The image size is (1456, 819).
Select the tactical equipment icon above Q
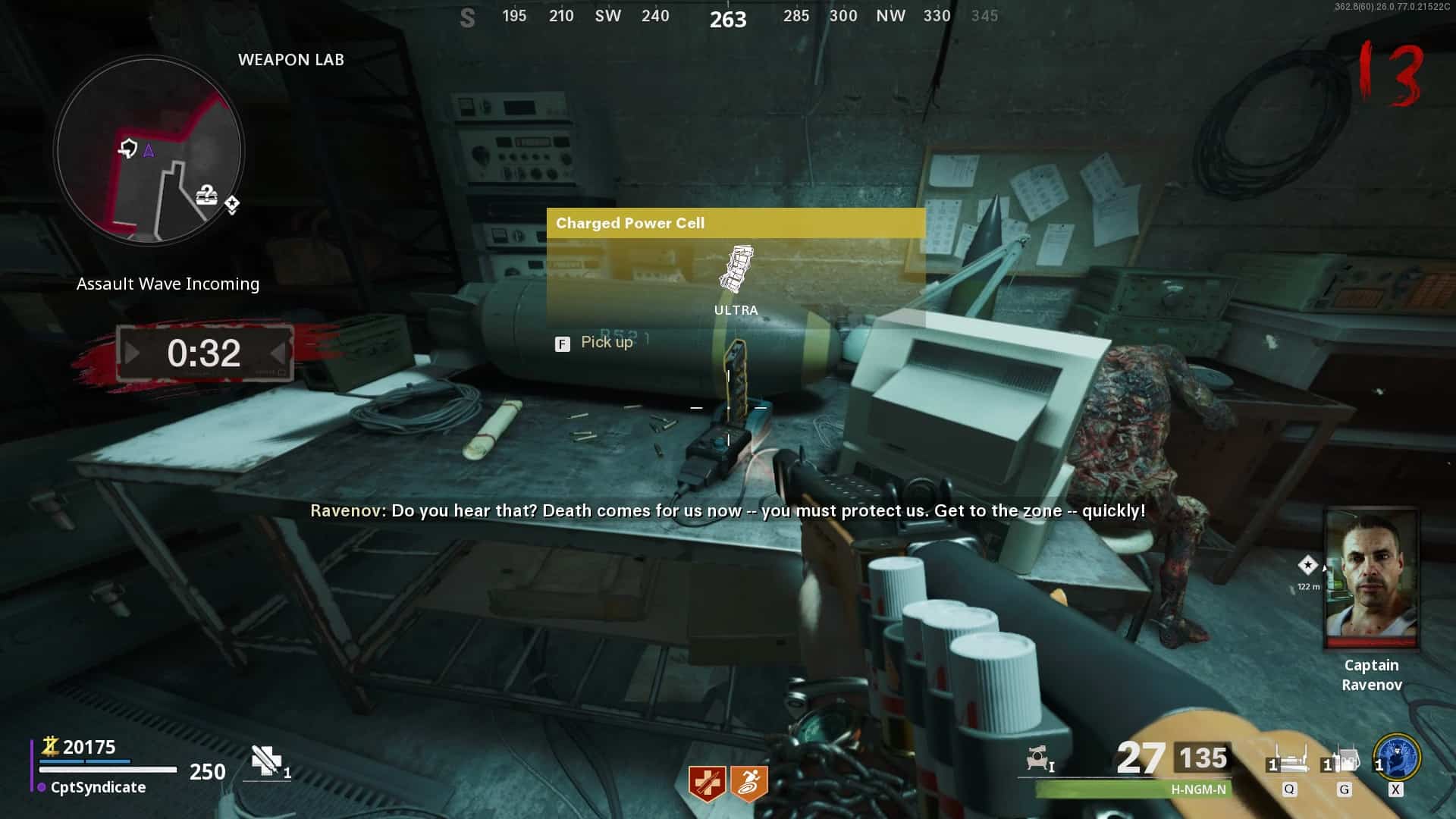[x=1289, y=758]
